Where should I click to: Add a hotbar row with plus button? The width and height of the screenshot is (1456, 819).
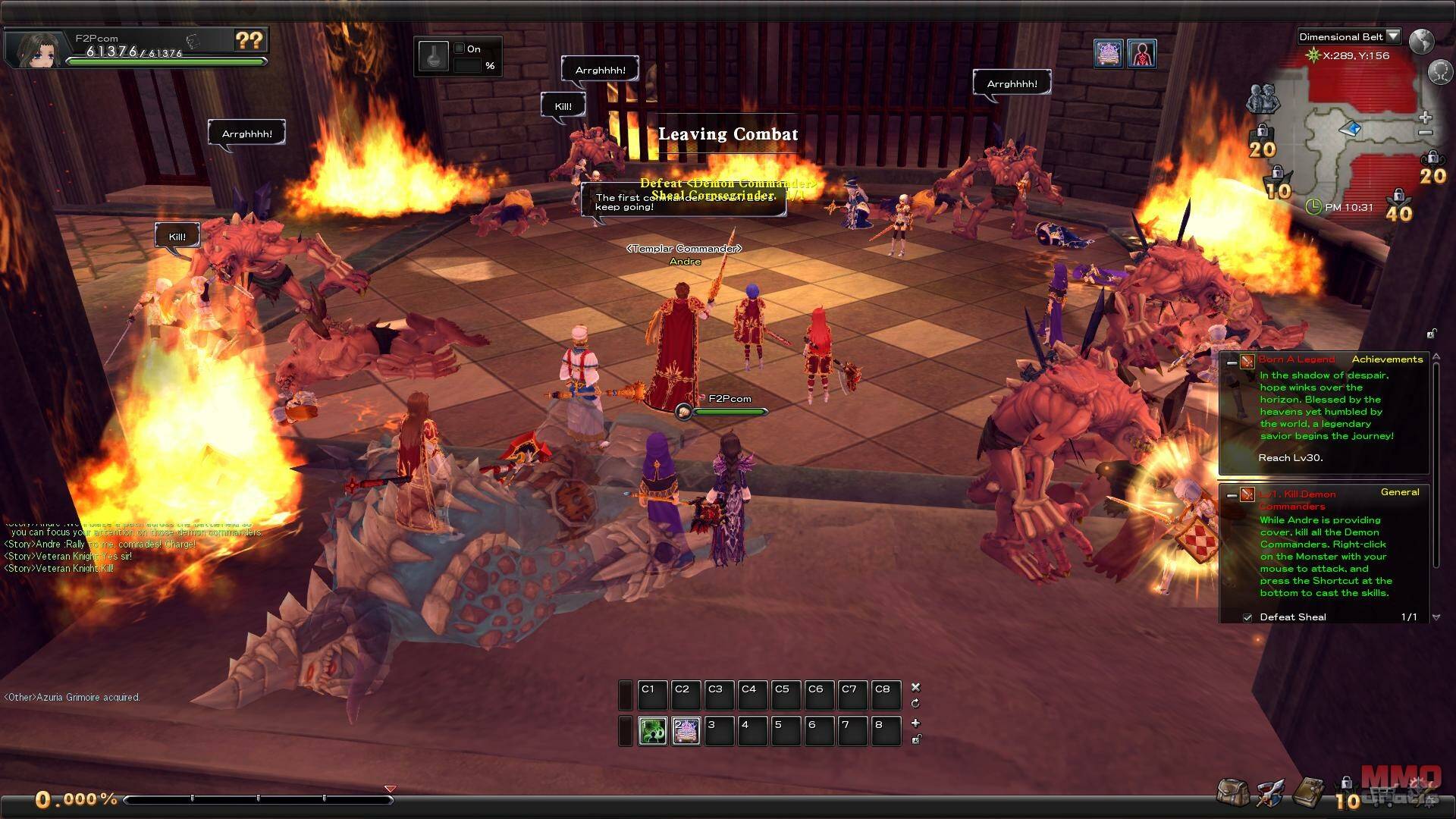pyautogui.click(x=915, y=723)
